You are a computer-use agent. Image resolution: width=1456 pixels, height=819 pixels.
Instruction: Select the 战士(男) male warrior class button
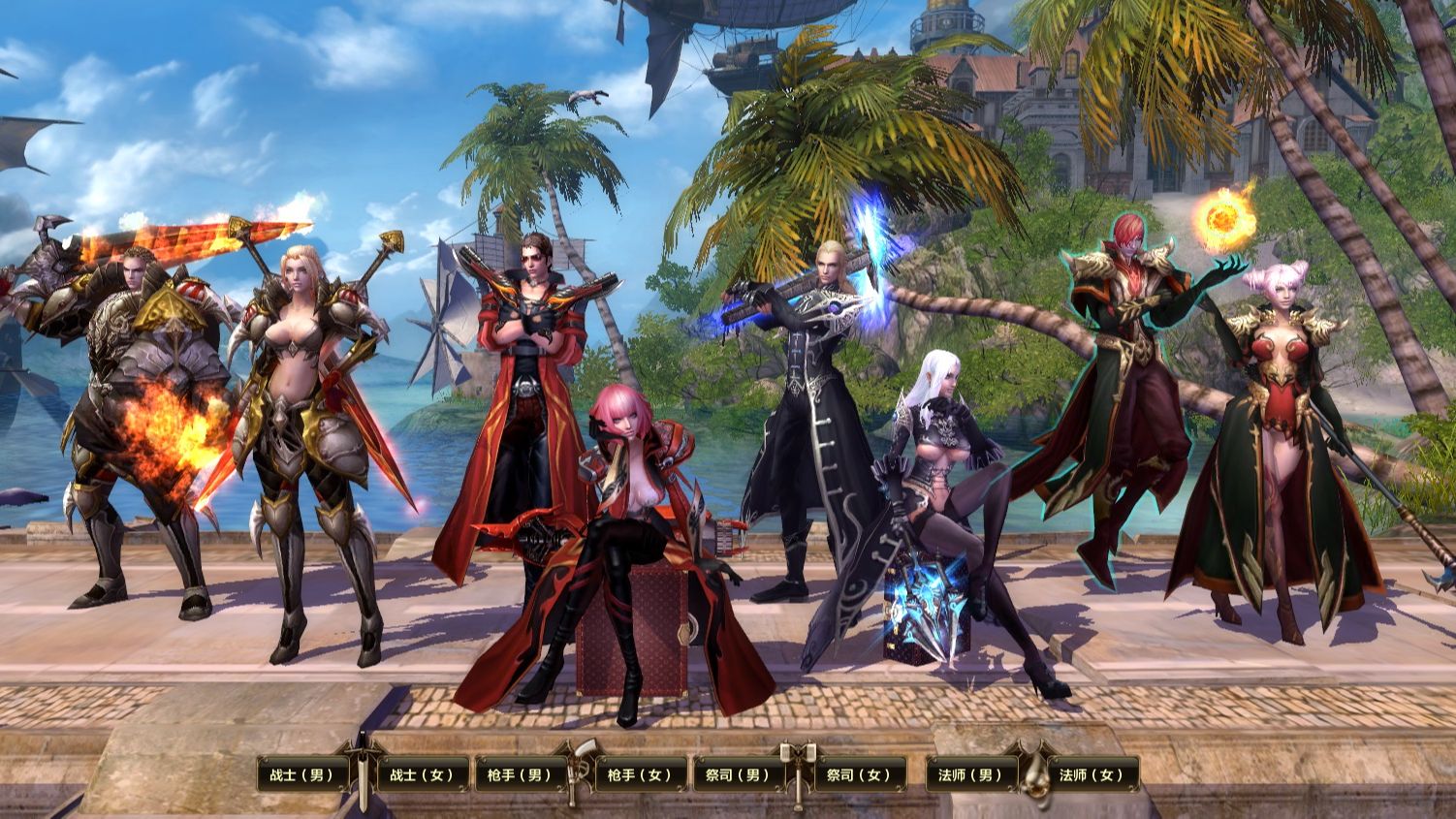(301, 774)
